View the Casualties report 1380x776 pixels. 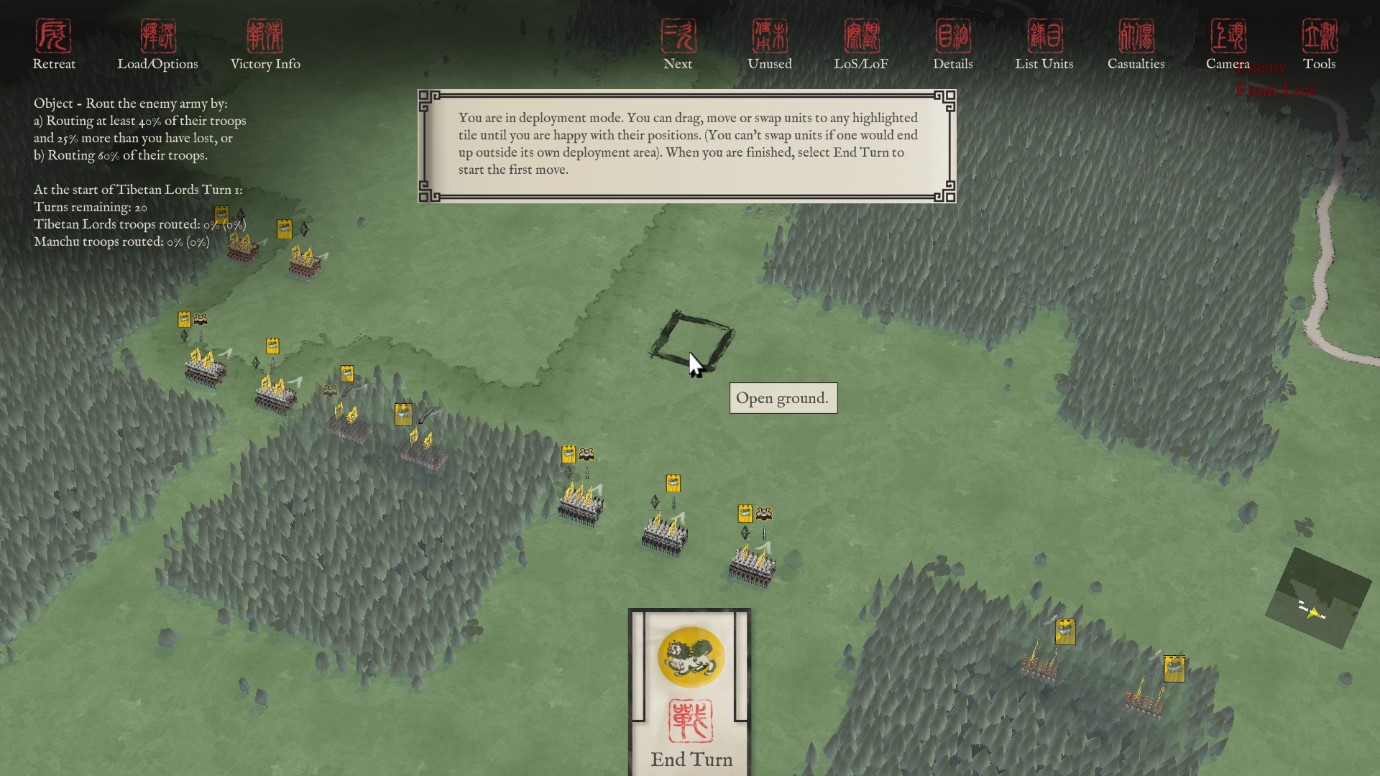tap(1136, 44)
